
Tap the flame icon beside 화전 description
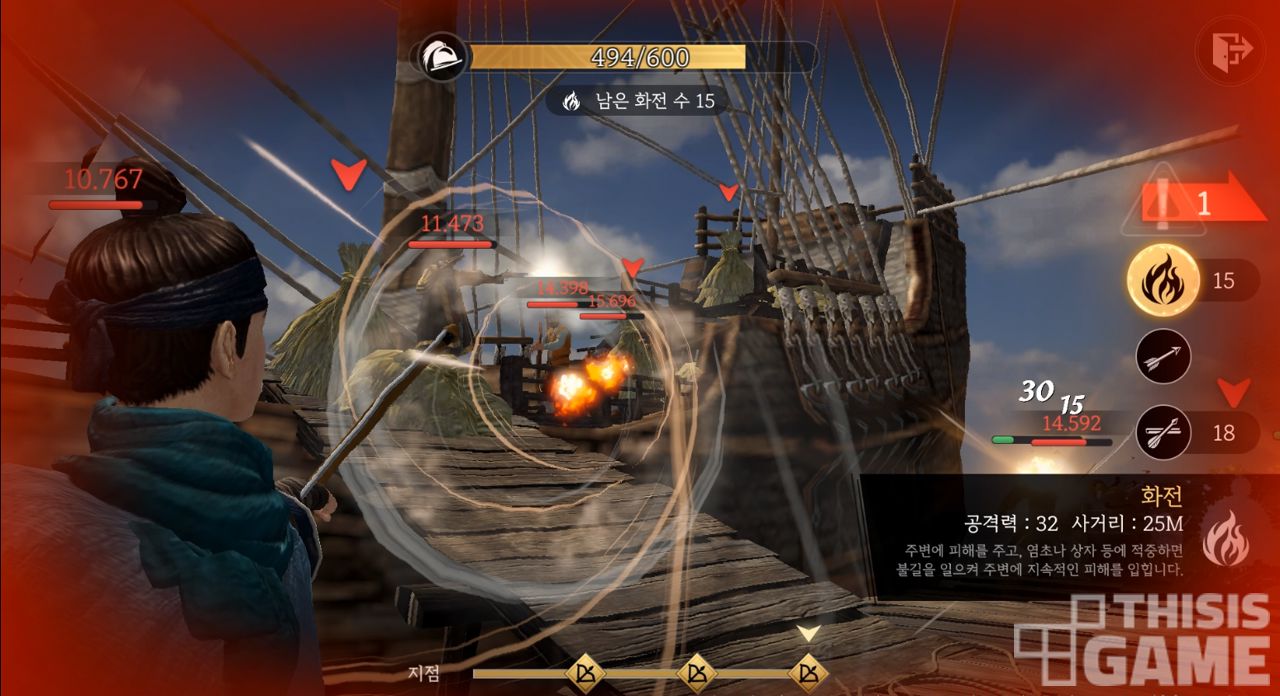(x=1224, y=538)
